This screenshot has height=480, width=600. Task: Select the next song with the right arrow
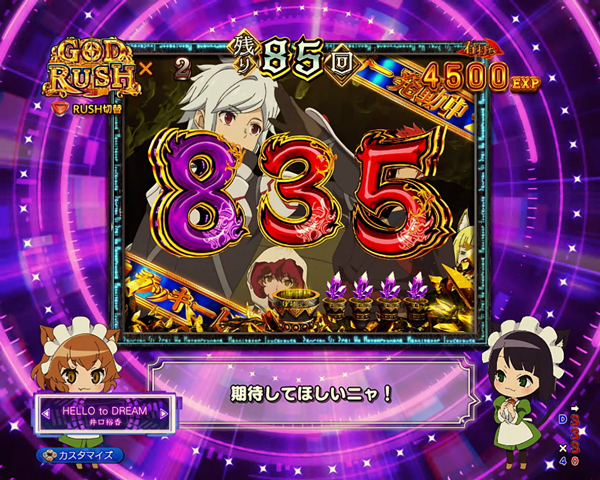click(x=167, y=413)
